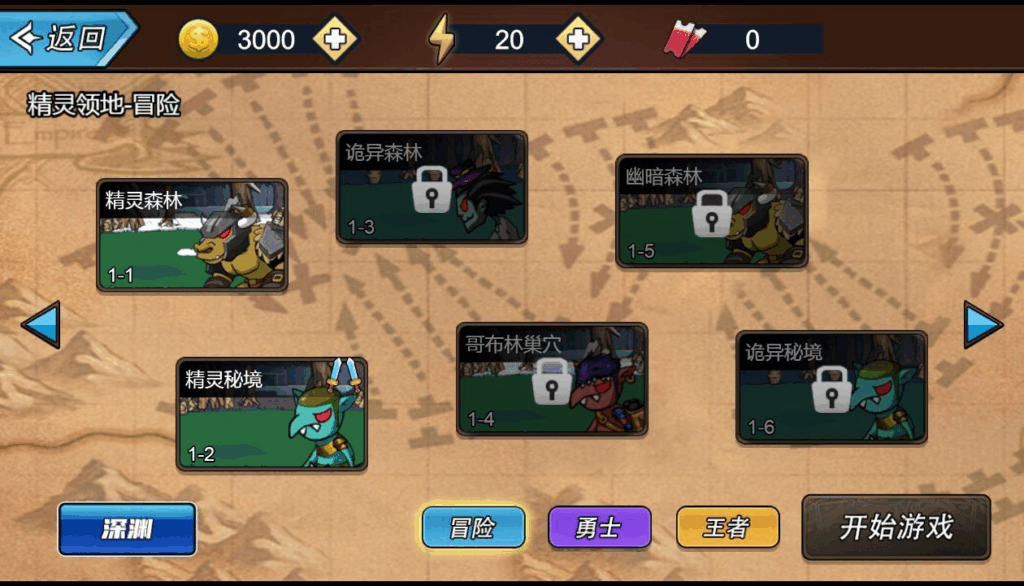This screenshot has height=586, width=1024.
Task: Select locked level 1-6 诡异秘境
Action: pos(831,387)
